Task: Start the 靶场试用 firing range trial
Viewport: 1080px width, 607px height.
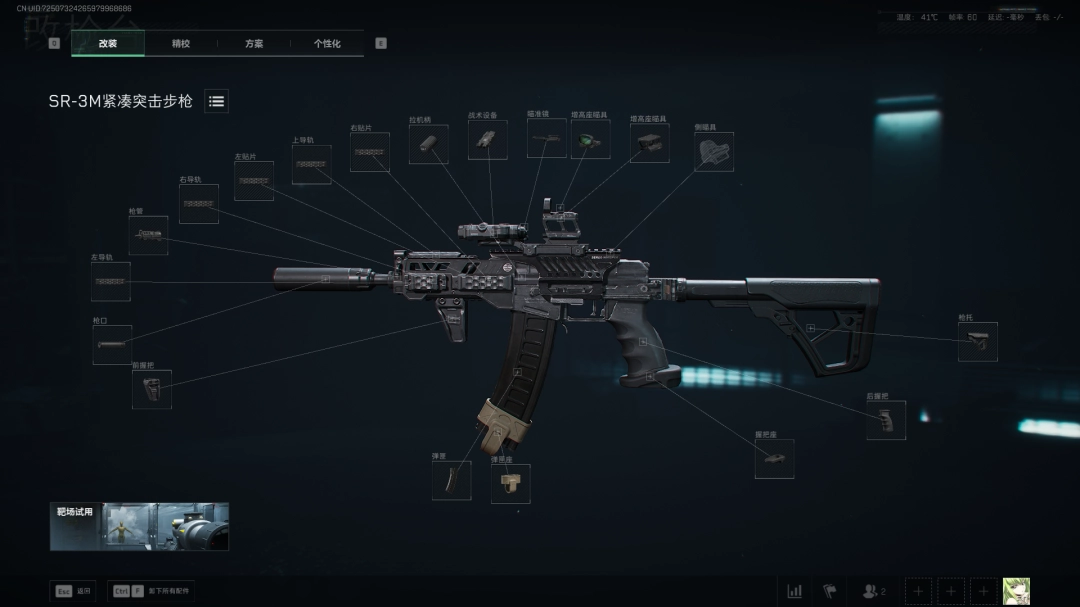Action: pos(139,527)
